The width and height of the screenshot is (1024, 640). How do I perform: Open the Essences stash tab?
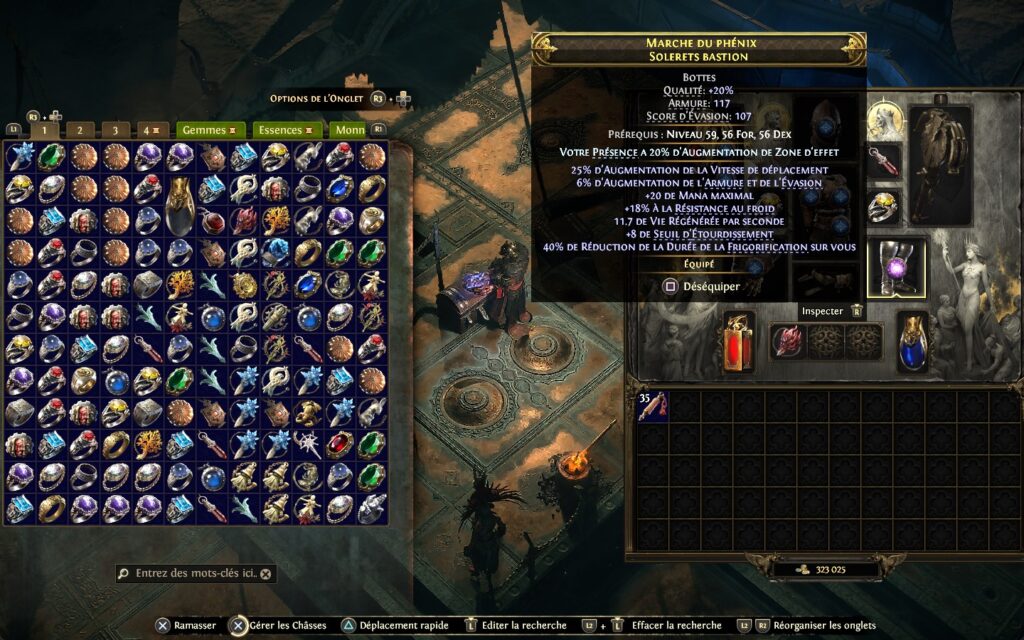point(284,130)
